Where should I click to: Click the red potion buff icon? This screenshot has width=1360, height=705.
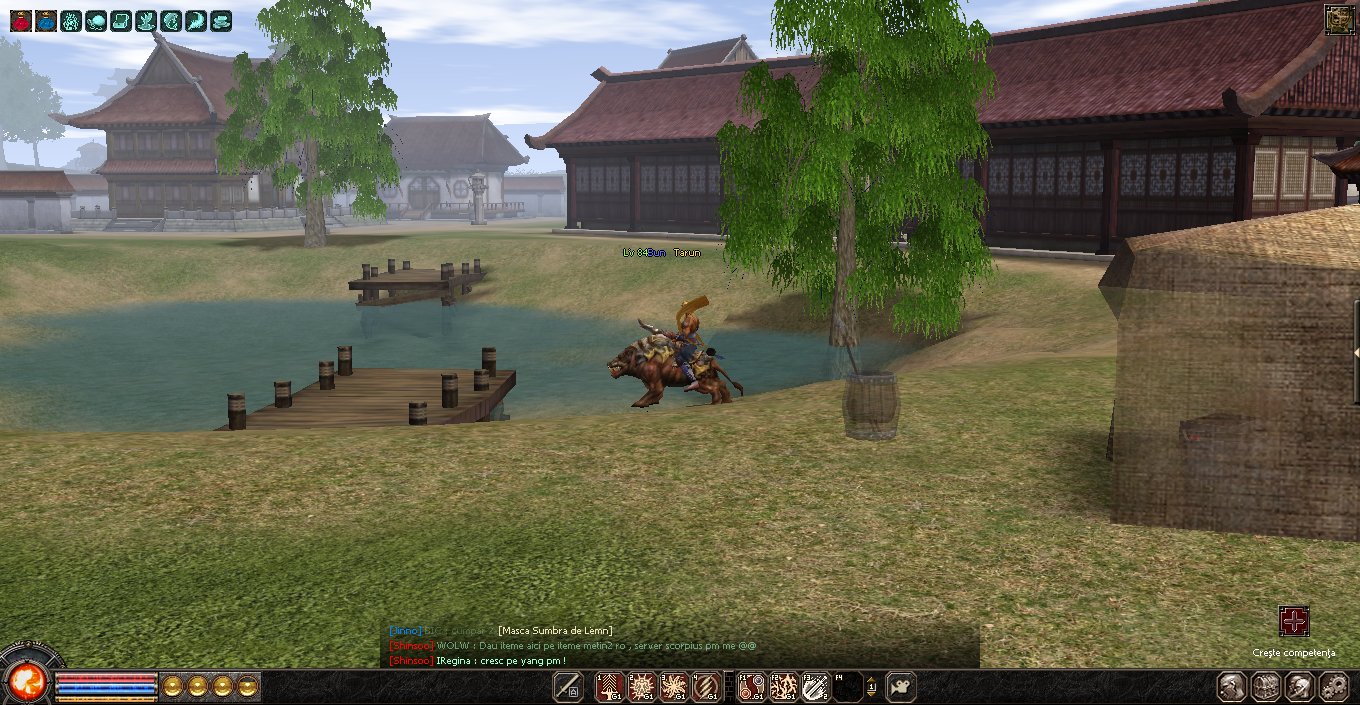point(21,20)
